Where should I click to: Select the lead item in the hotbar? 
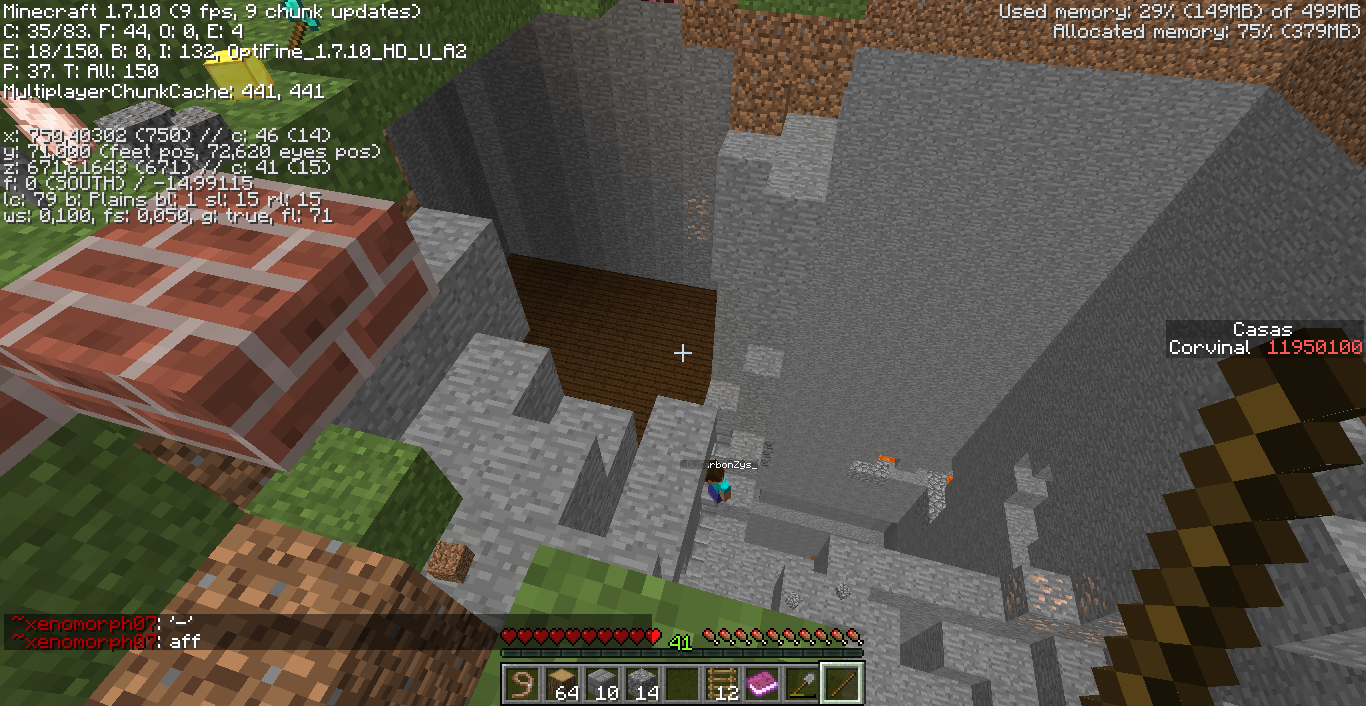coord(522,684)
